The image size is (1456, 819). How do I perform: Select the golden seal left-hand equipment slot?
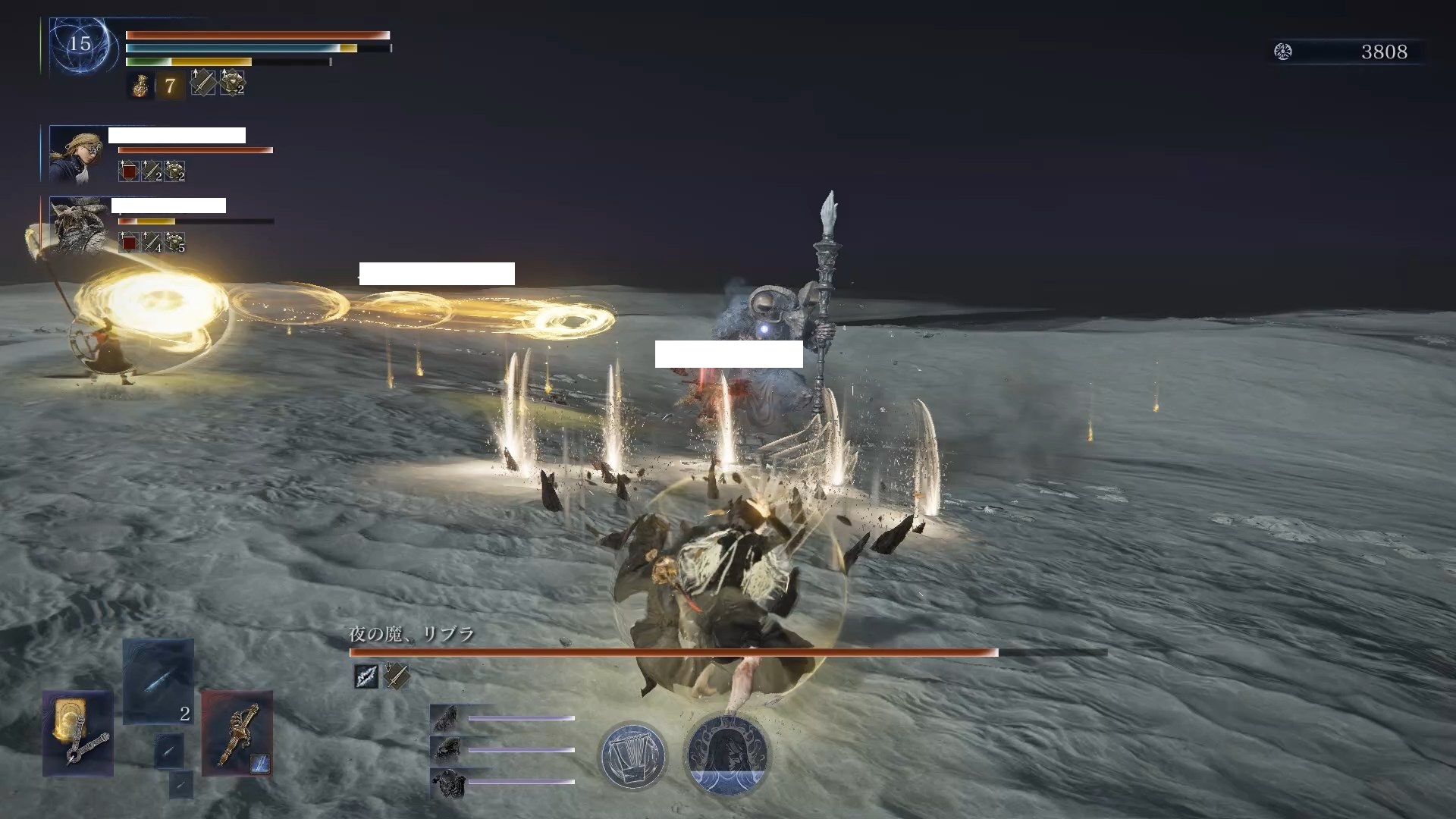(x=78, y=733)
